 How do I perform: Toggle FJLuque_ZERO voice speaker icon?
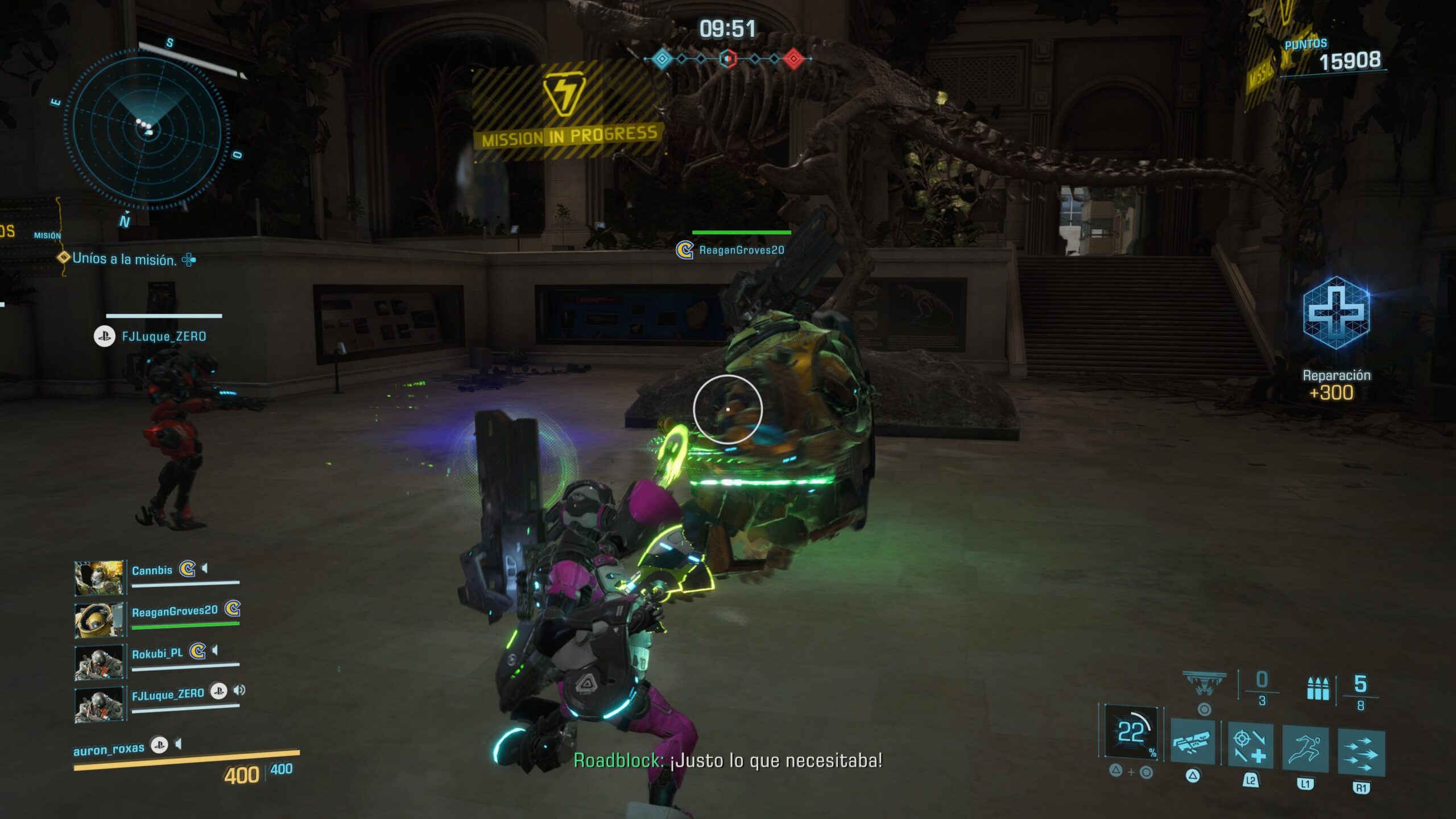(239, 690)
